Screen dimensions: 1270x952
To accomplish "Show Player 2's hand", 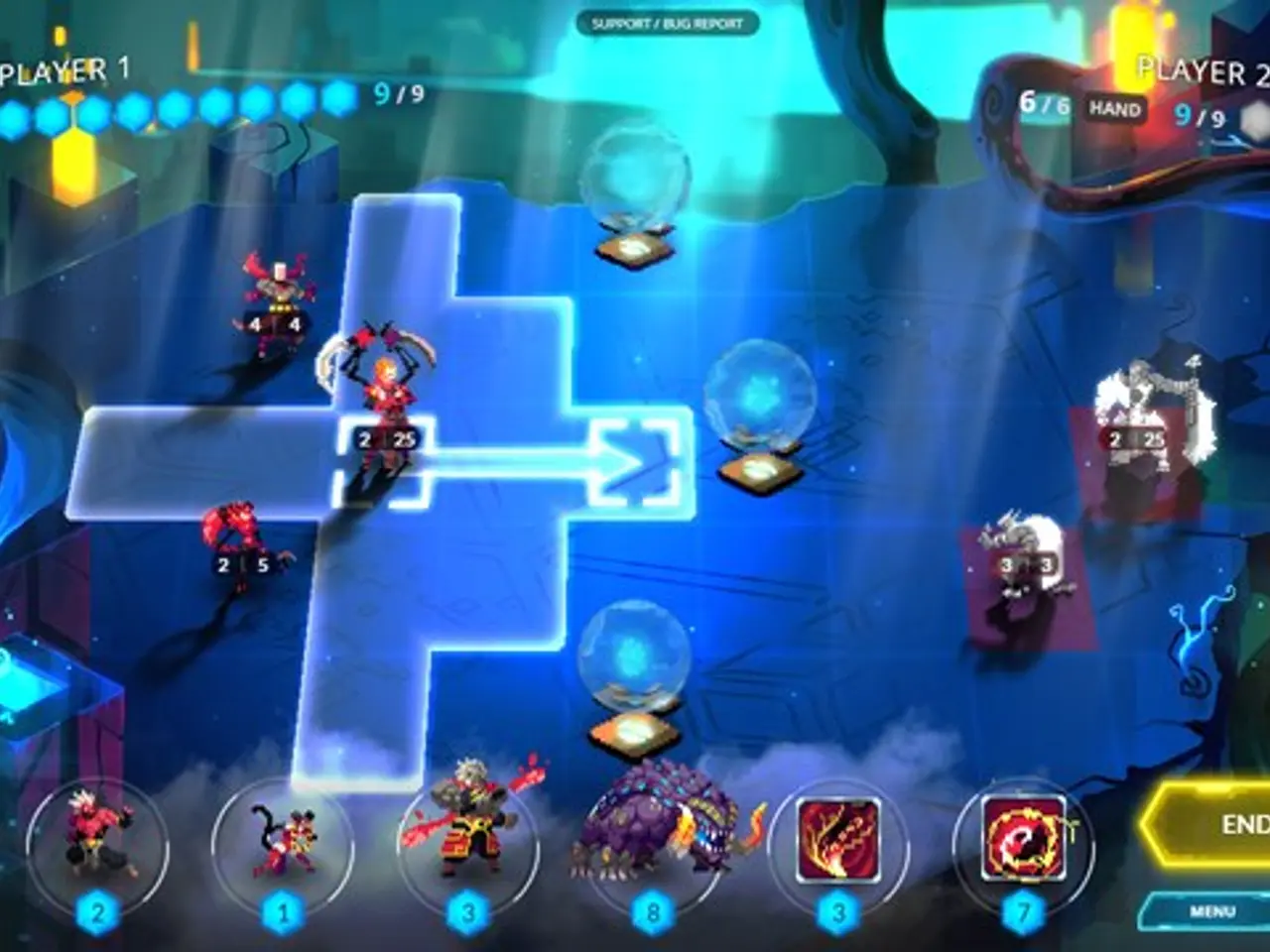I will pos(1115,109).
